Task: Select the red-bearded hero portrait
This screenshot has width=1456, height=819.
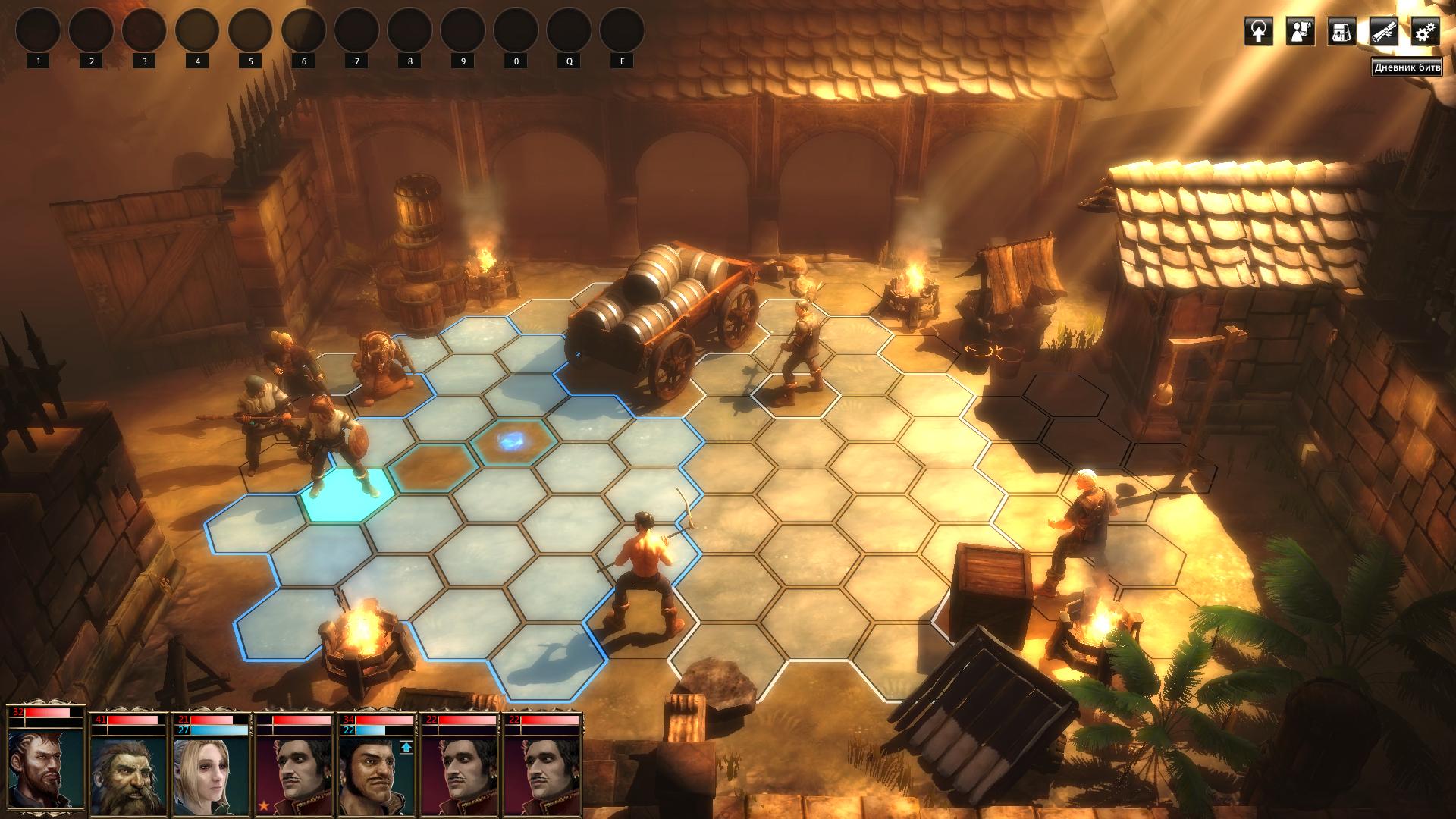Action: coord(45,767)
